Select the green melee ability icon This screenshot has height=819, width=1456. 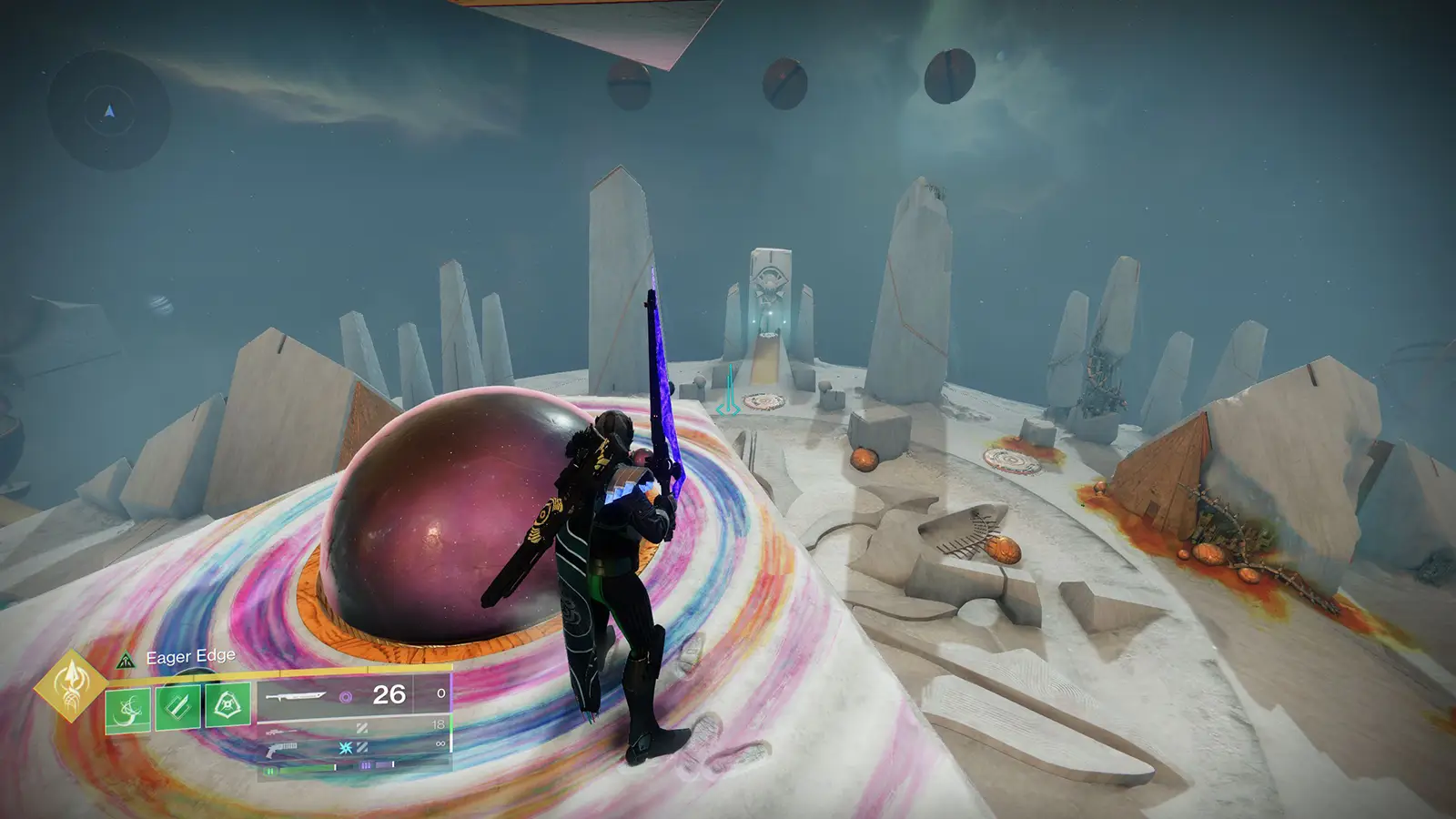pyautogui.click(x=177, y=705)
